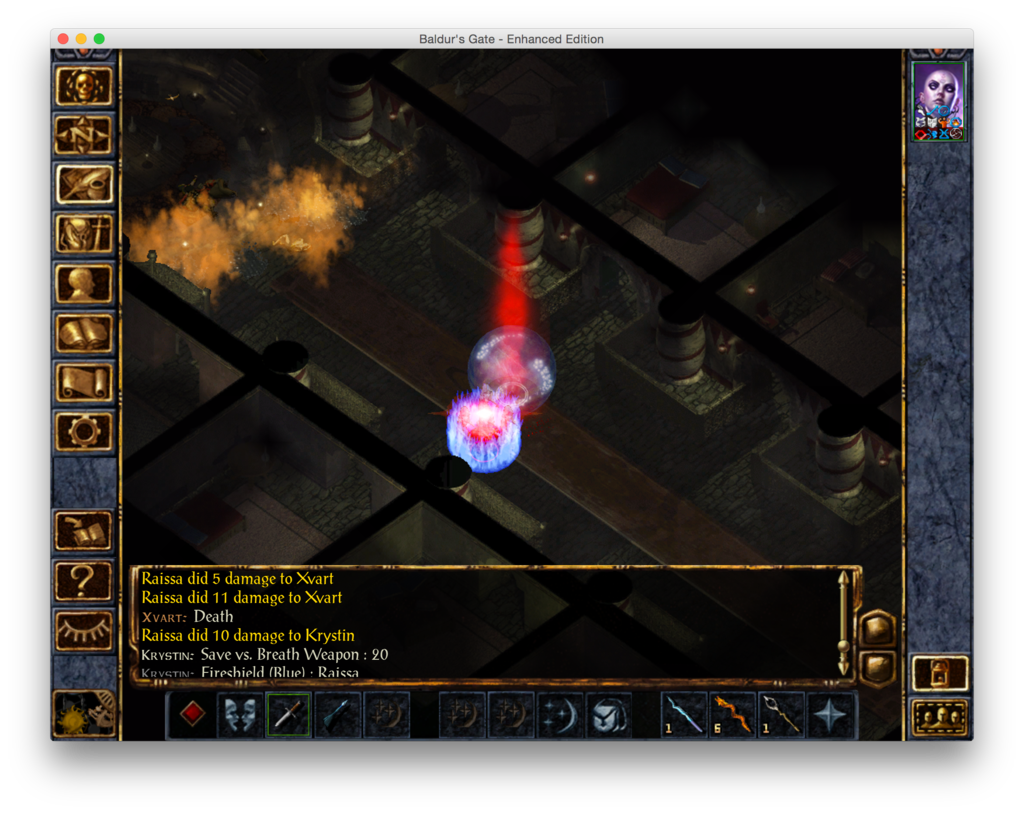Use the orange flame wand quick item
This screenshot has width=1024, height=813.
[733, 714]
